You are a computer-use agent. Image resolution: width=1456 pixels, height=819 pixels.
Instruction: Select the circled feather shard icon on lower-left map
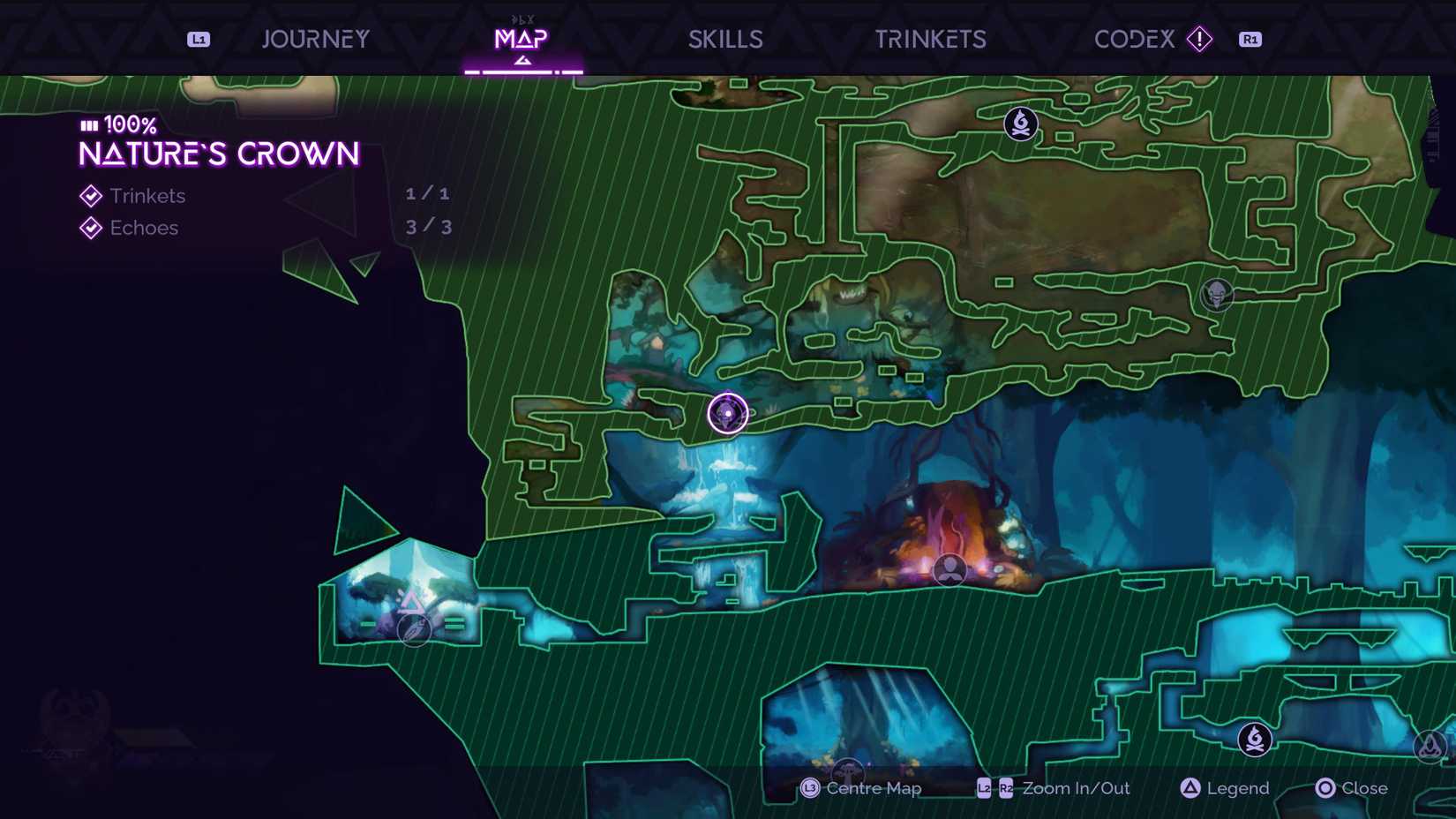(413, 632)
